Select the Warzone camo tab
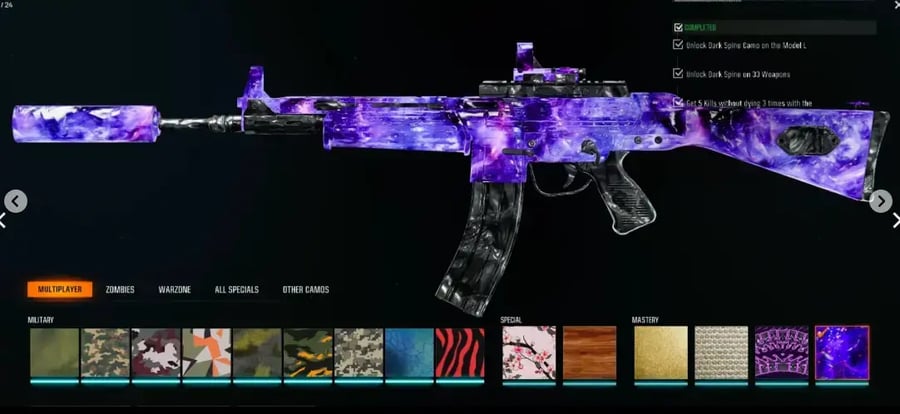 coord(175,290)
